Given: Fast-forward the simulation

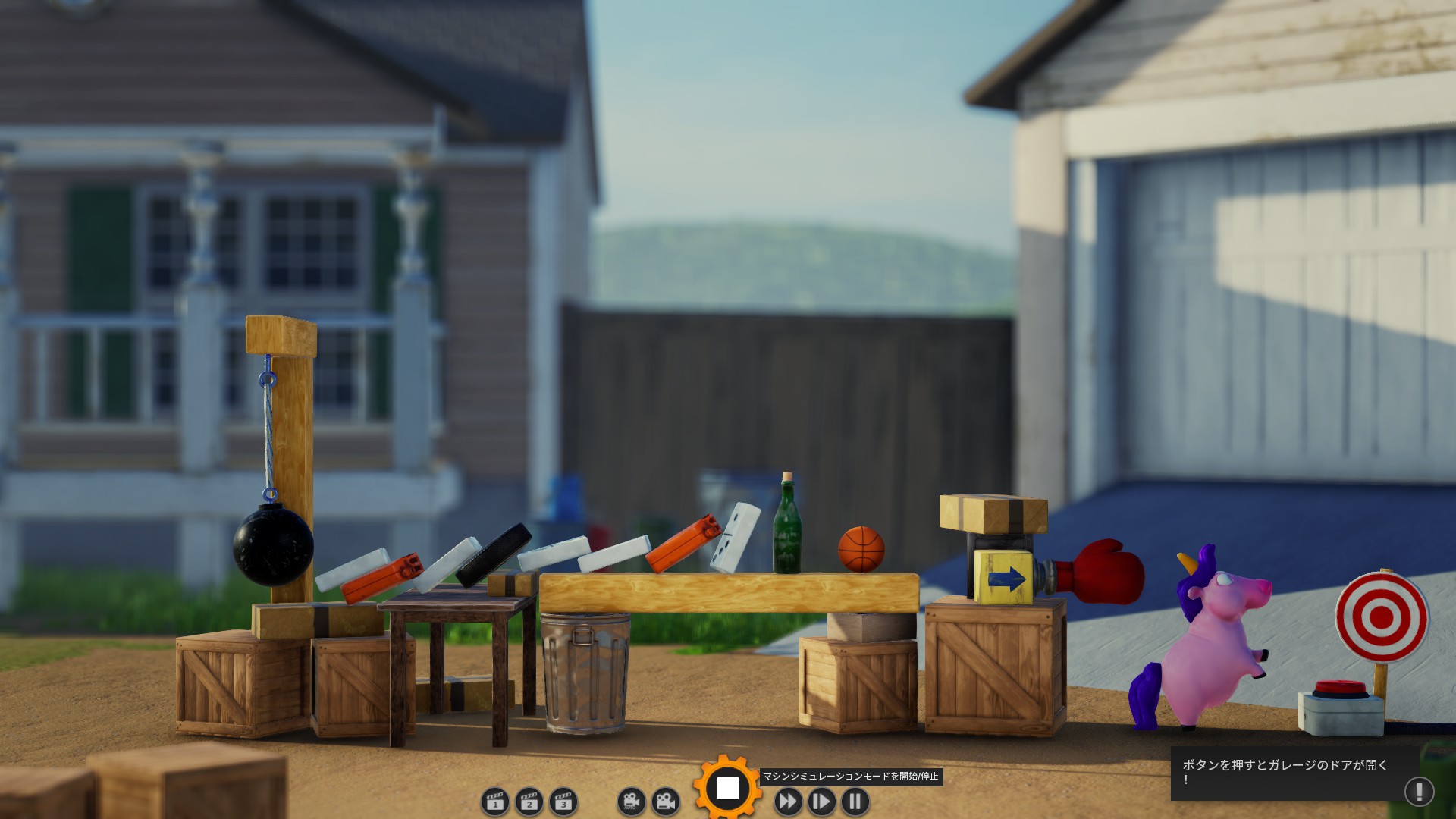Looking at the screenshot, I should (788, 802).
